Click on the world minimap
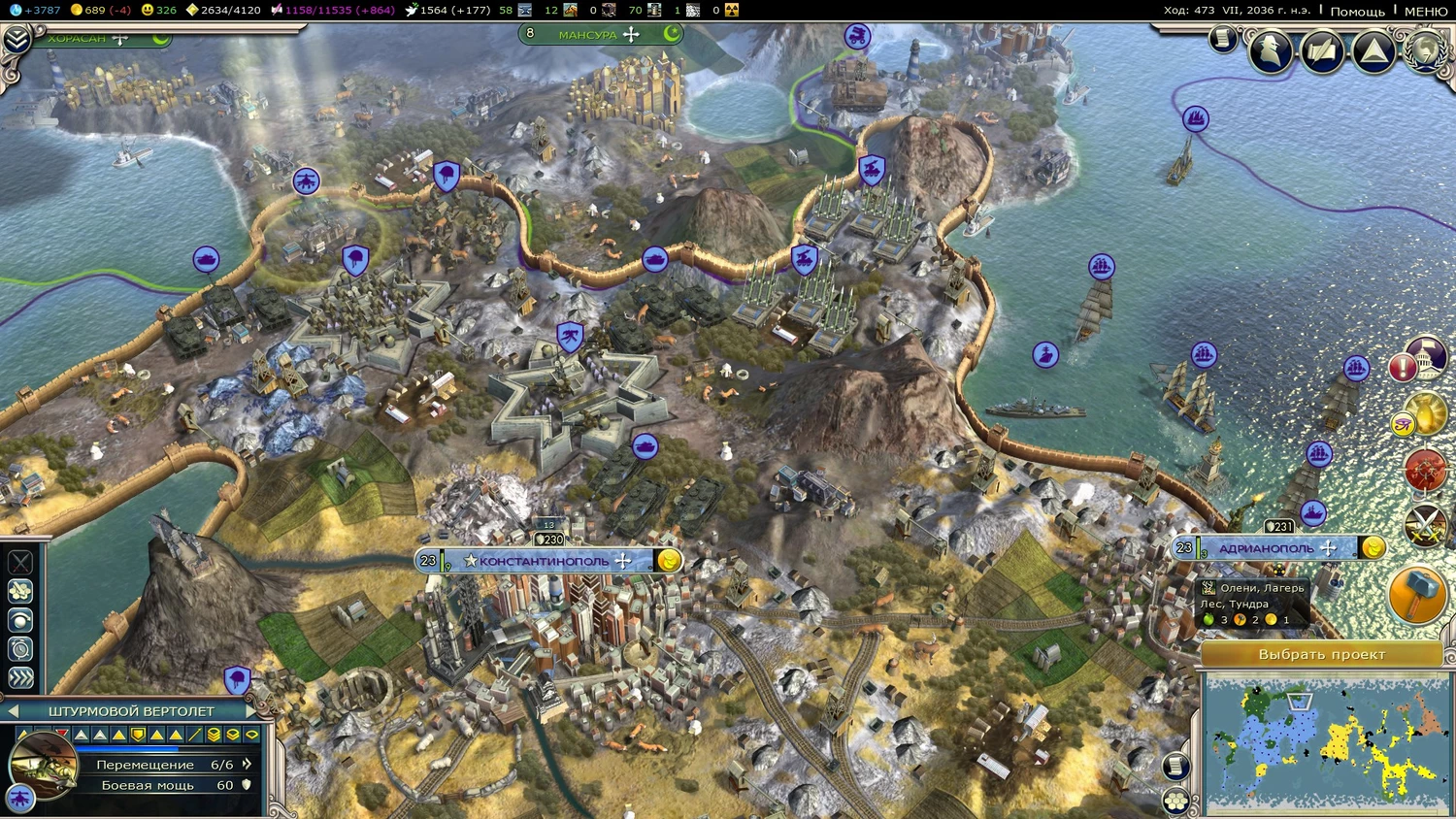Image resolution: width=1456 pixels, height=819 pixels. coord(1326,743)
